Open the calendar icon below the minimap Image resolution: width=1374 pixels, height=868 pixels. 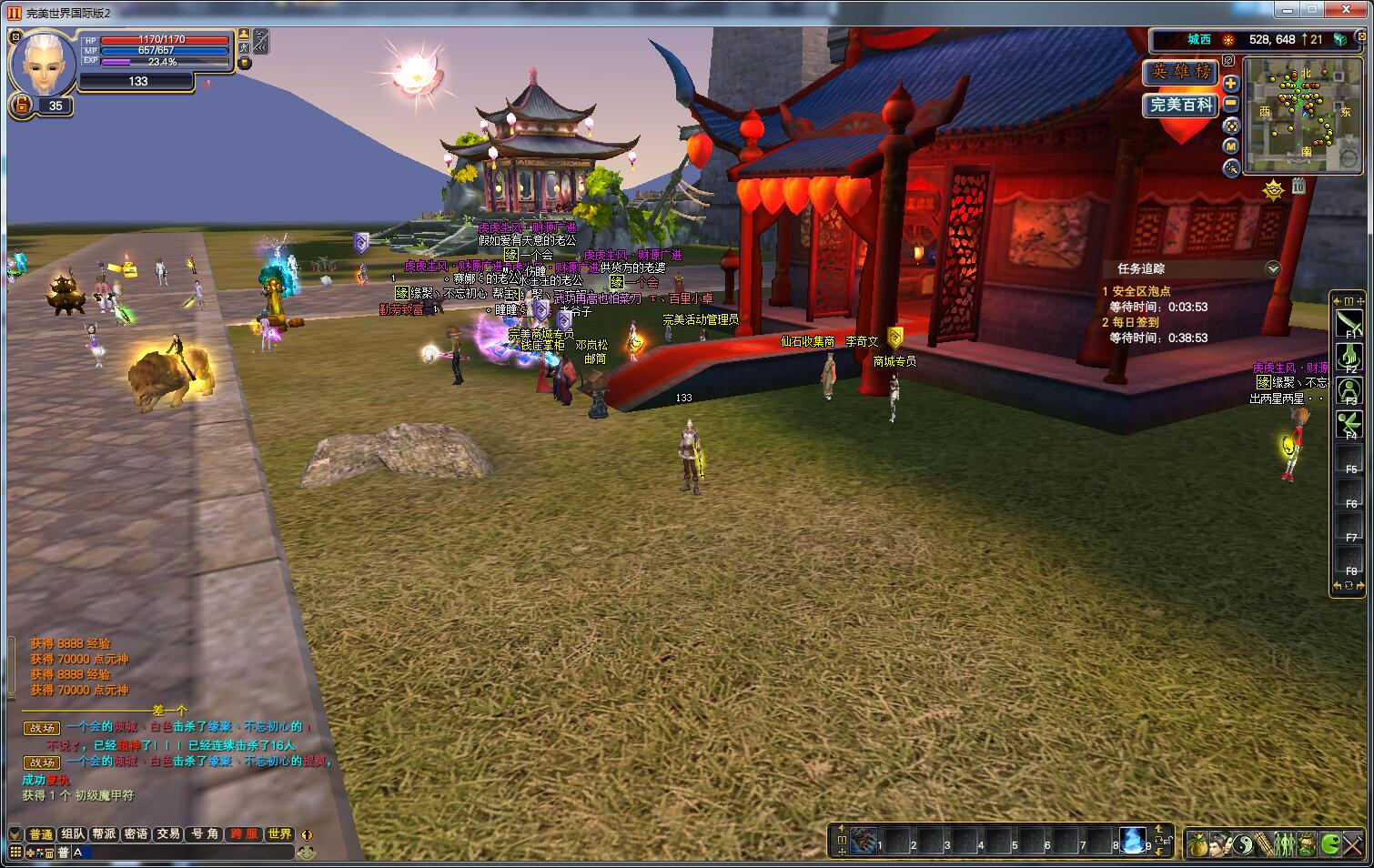(x=1298, y=187)
